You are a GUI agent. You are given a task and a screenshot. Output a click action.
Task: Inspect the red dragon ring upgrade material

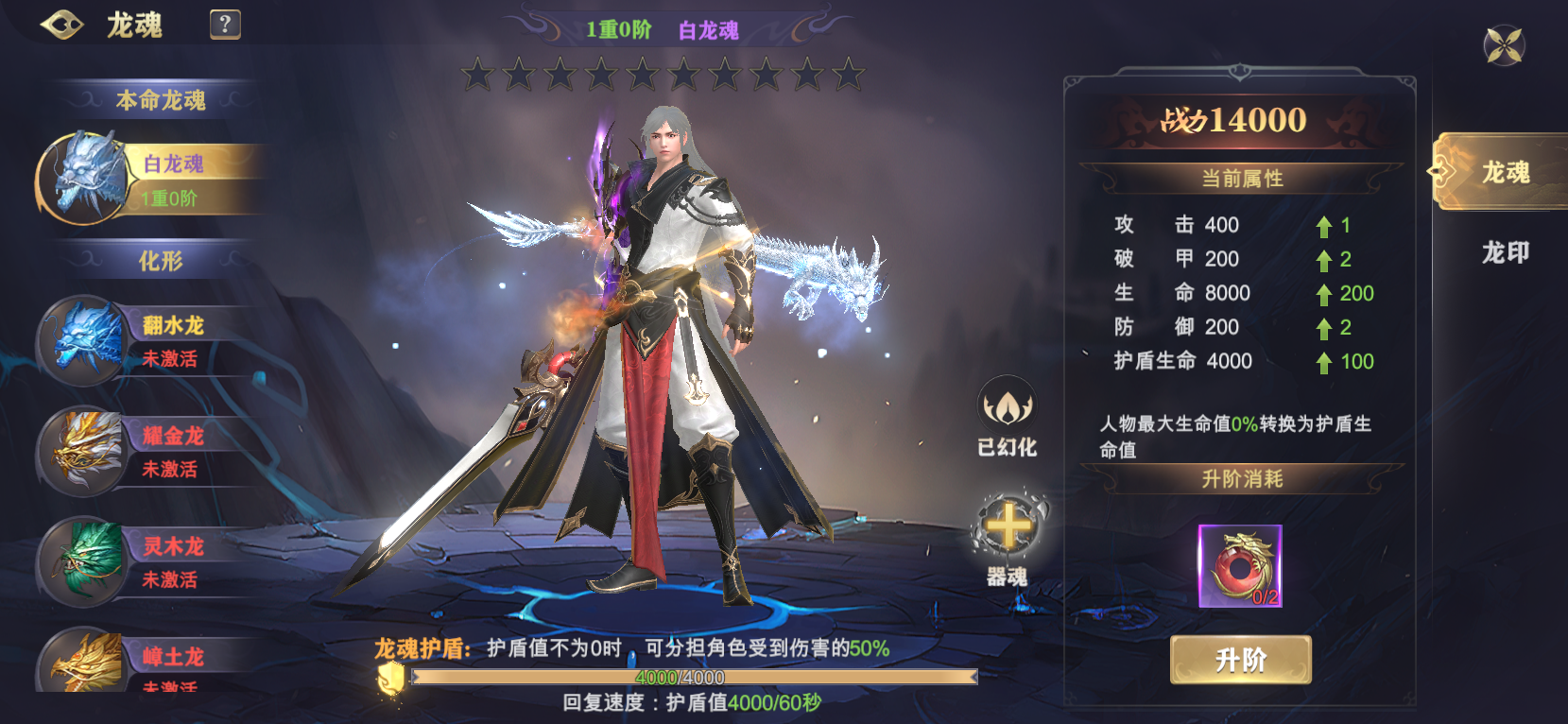click(1240, 566)
